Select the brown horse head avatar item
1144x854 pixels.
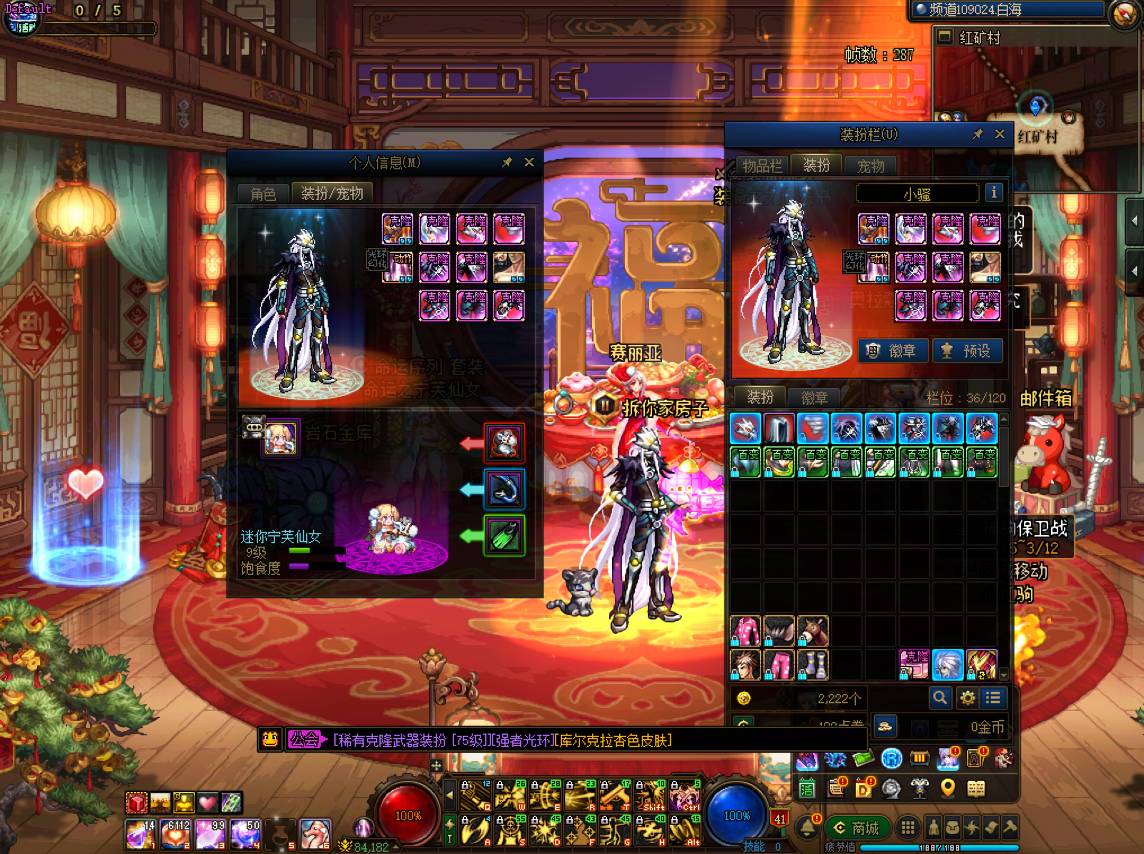pyautogui.click(x=812, y=631)
